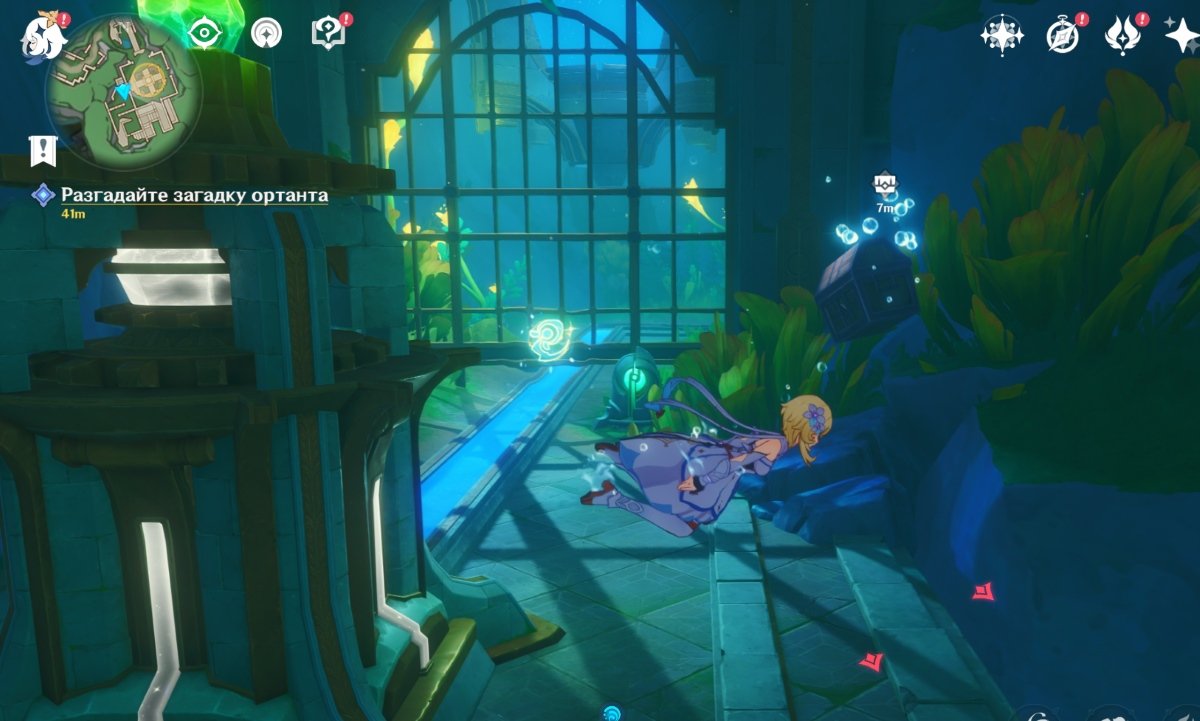Open the question mark tutorial book

pyautogui.click(x=327, y=34)
